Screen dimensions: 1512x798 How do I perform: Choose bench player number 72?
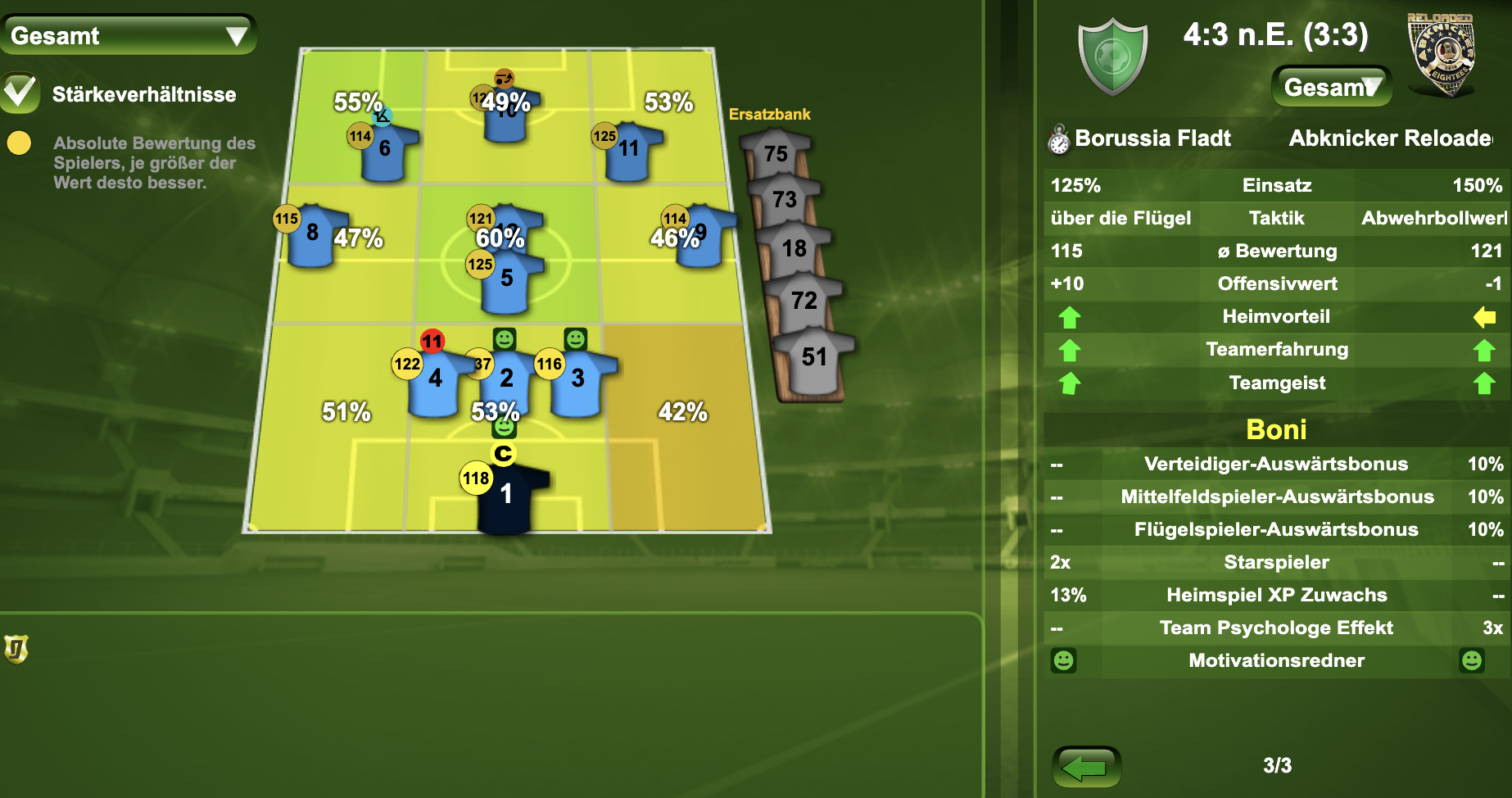pos(804,302)
